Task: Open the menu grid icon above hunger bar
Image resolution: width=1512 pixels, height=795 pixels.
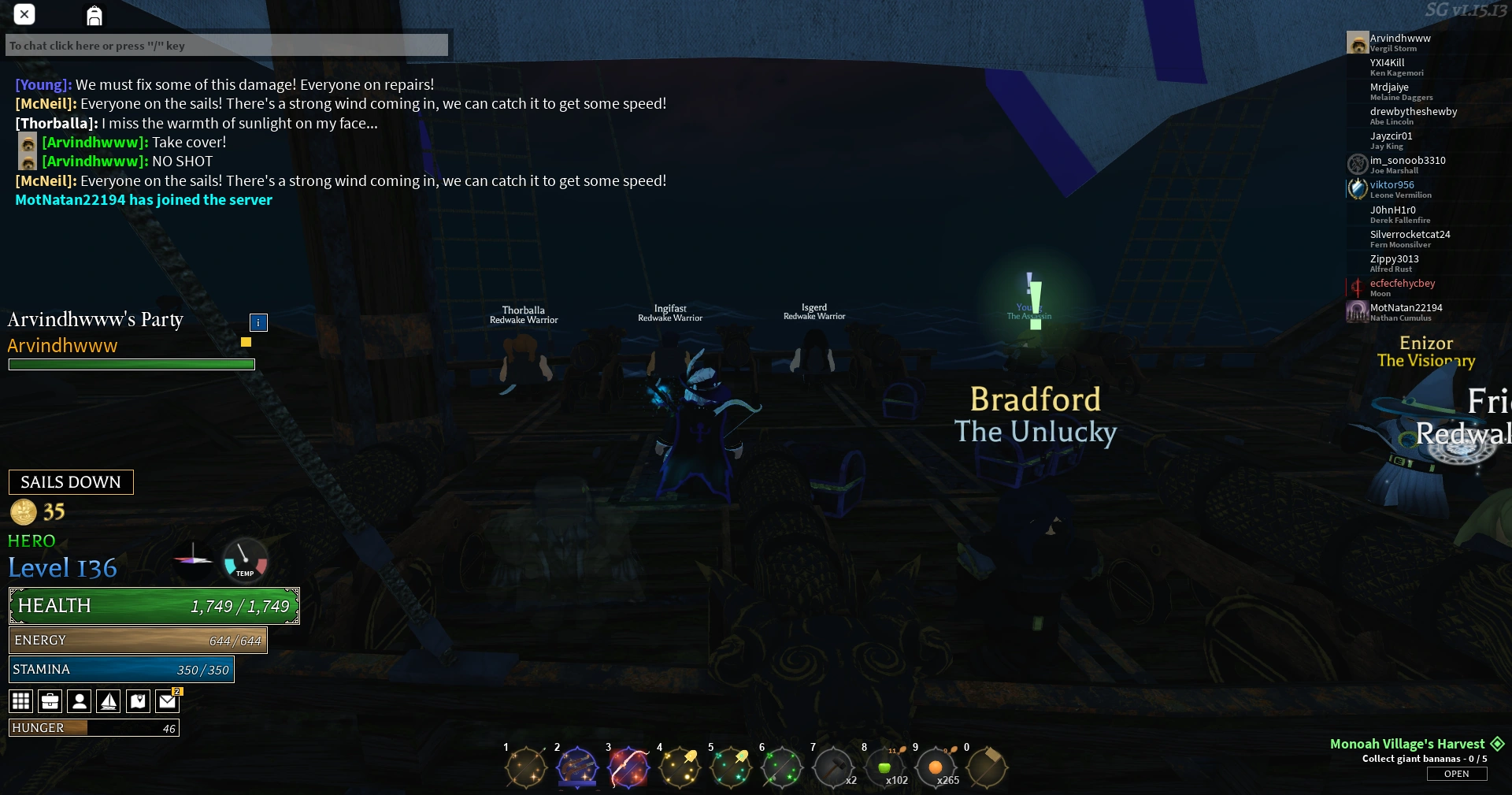Action: (20, 701)
